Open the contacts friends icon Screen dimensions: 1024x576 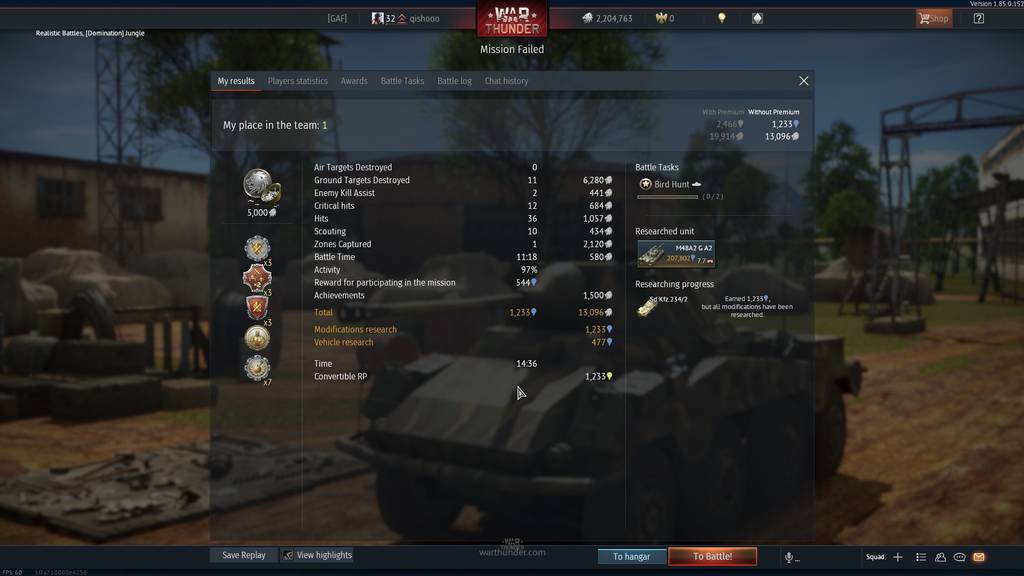[940, 557]
